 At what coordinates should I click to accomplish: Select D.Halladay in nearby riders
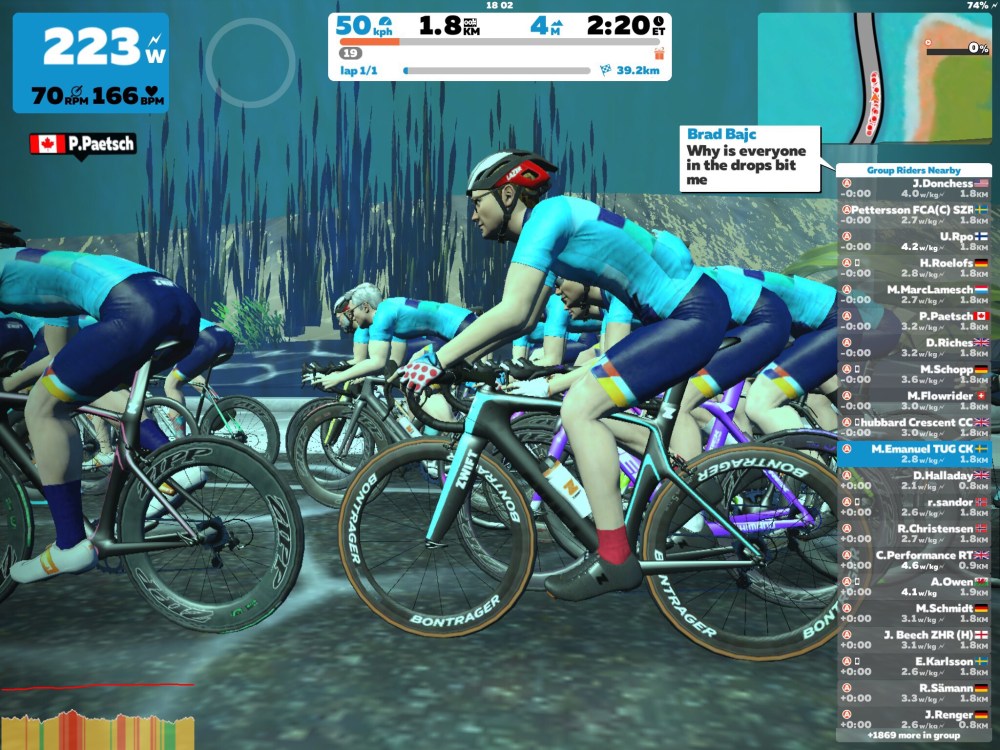point(913,481)
